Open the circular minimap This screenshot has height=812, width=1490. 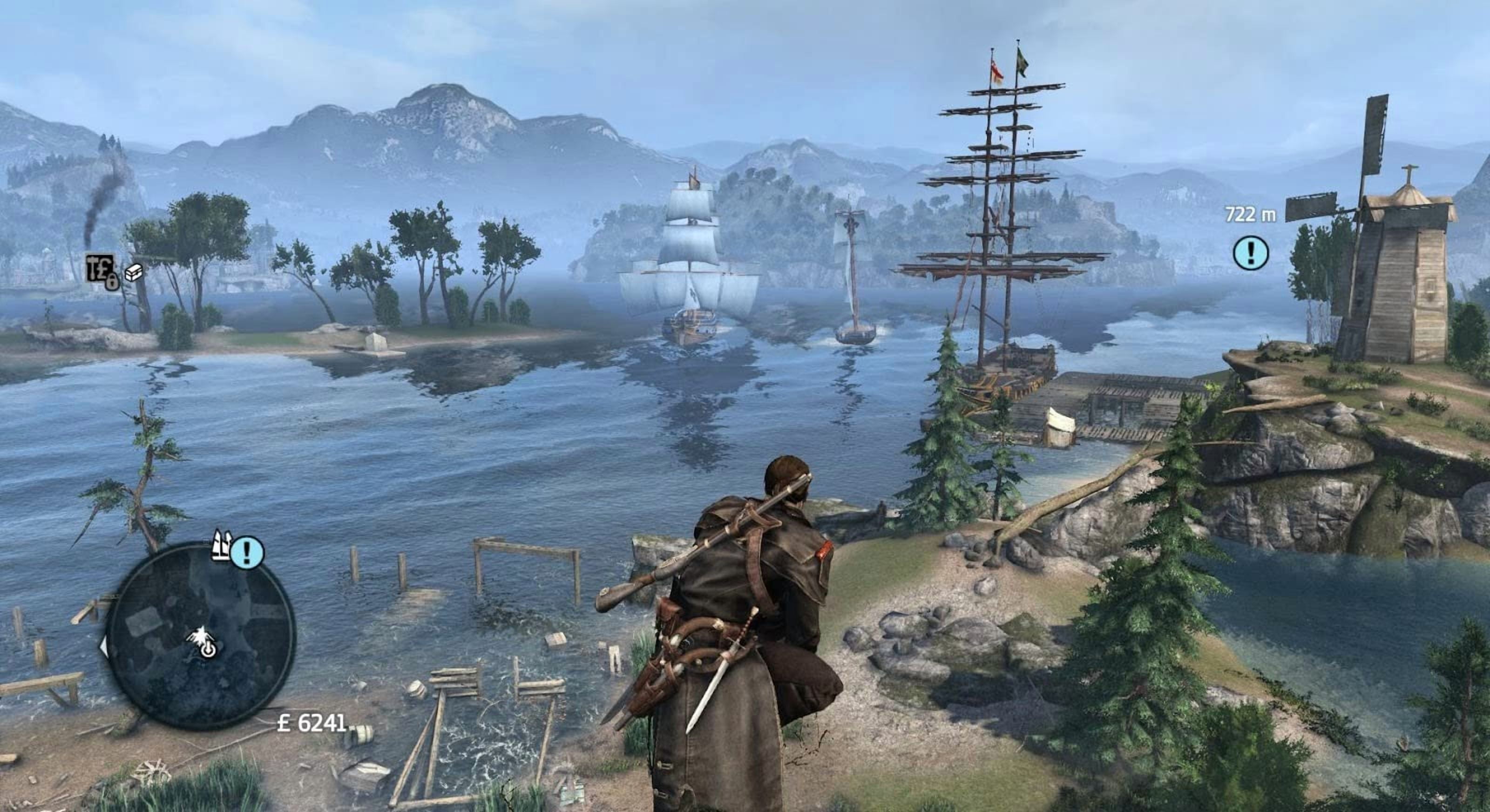pyautogui.click(x=201, y=637)
